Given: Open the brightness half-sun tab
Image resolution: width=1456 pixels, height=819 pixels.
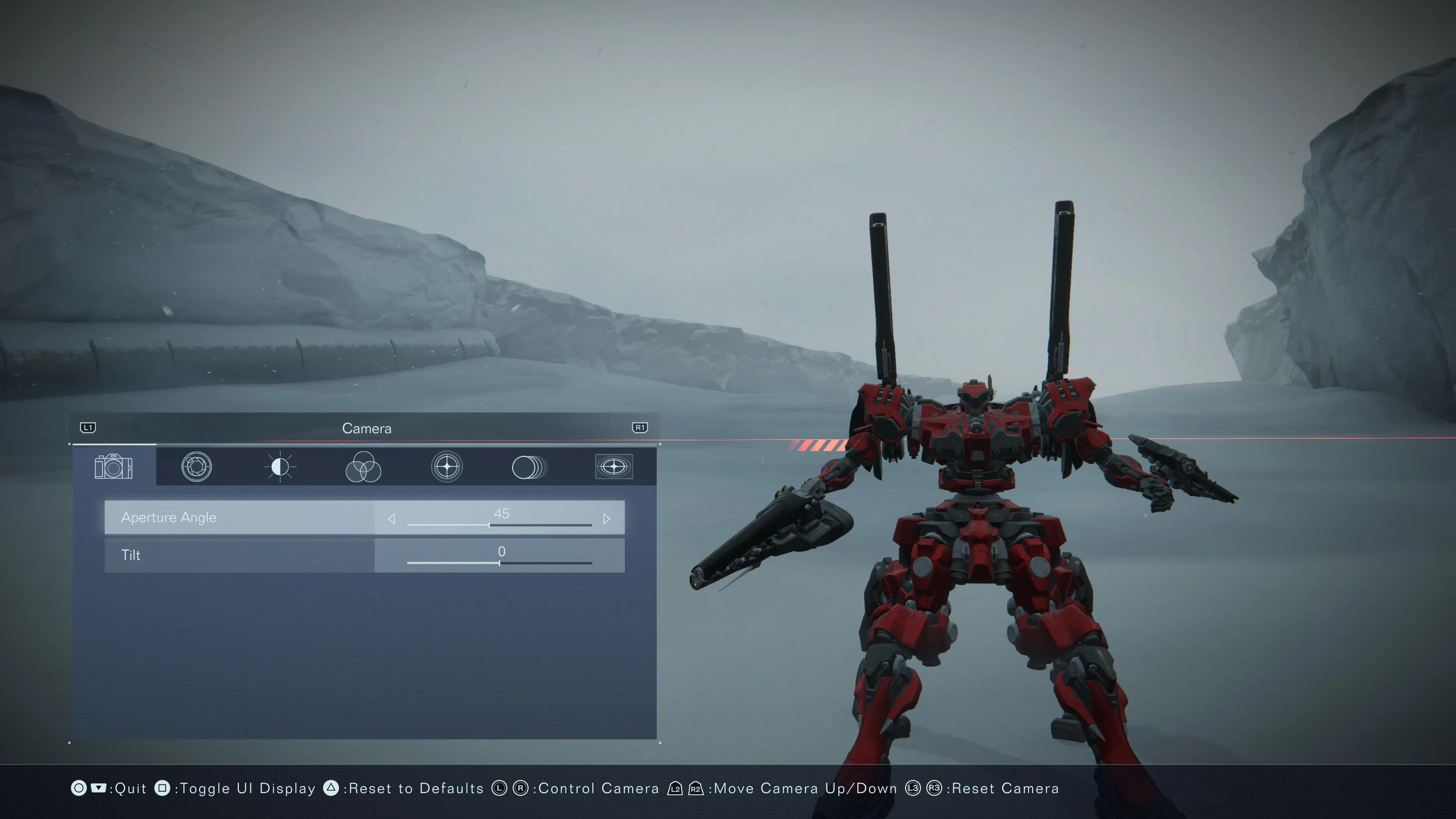Looking at the screenshot, I should (280, 467).
